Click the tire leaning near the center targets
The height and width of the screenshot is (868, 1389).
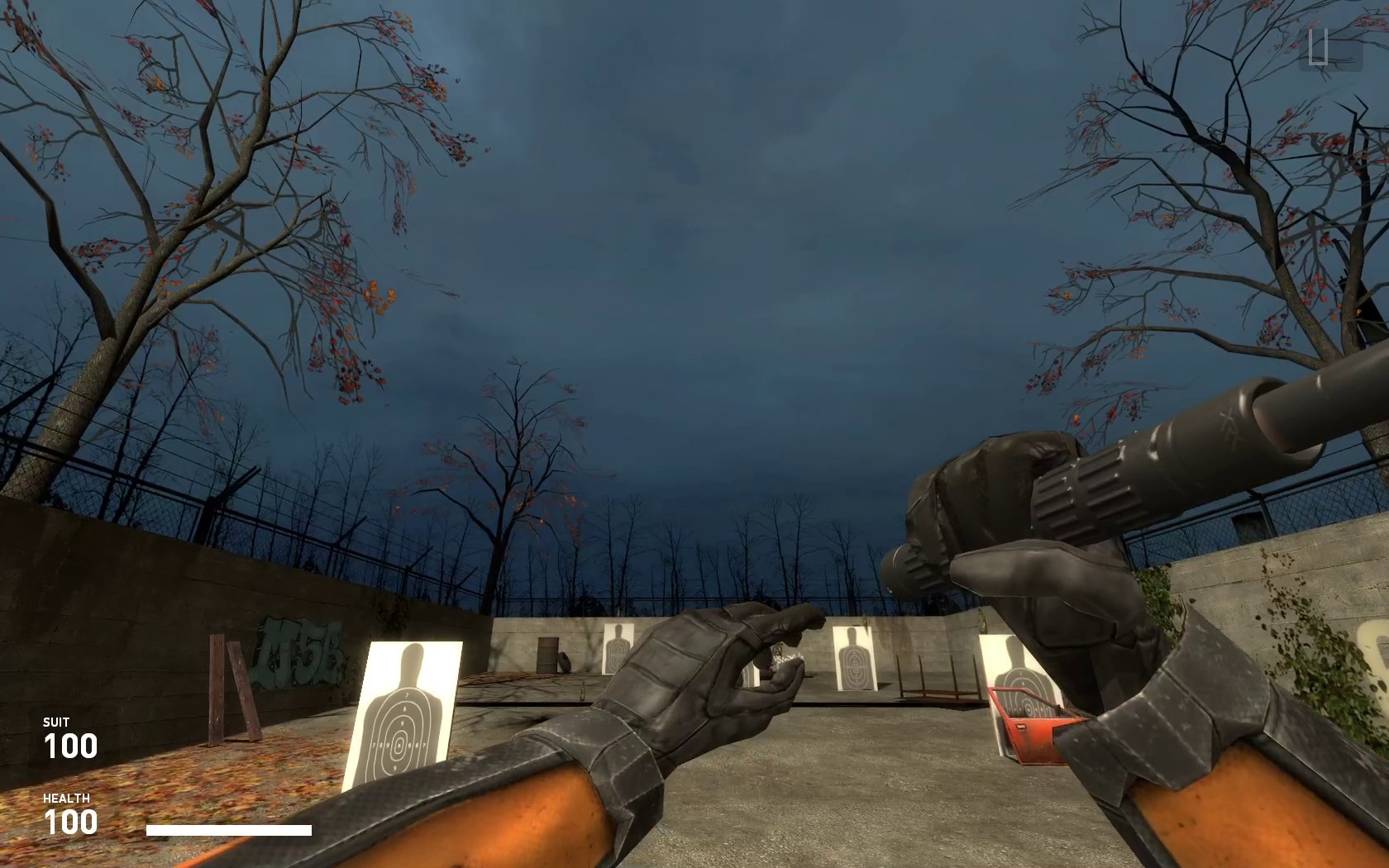564,661
